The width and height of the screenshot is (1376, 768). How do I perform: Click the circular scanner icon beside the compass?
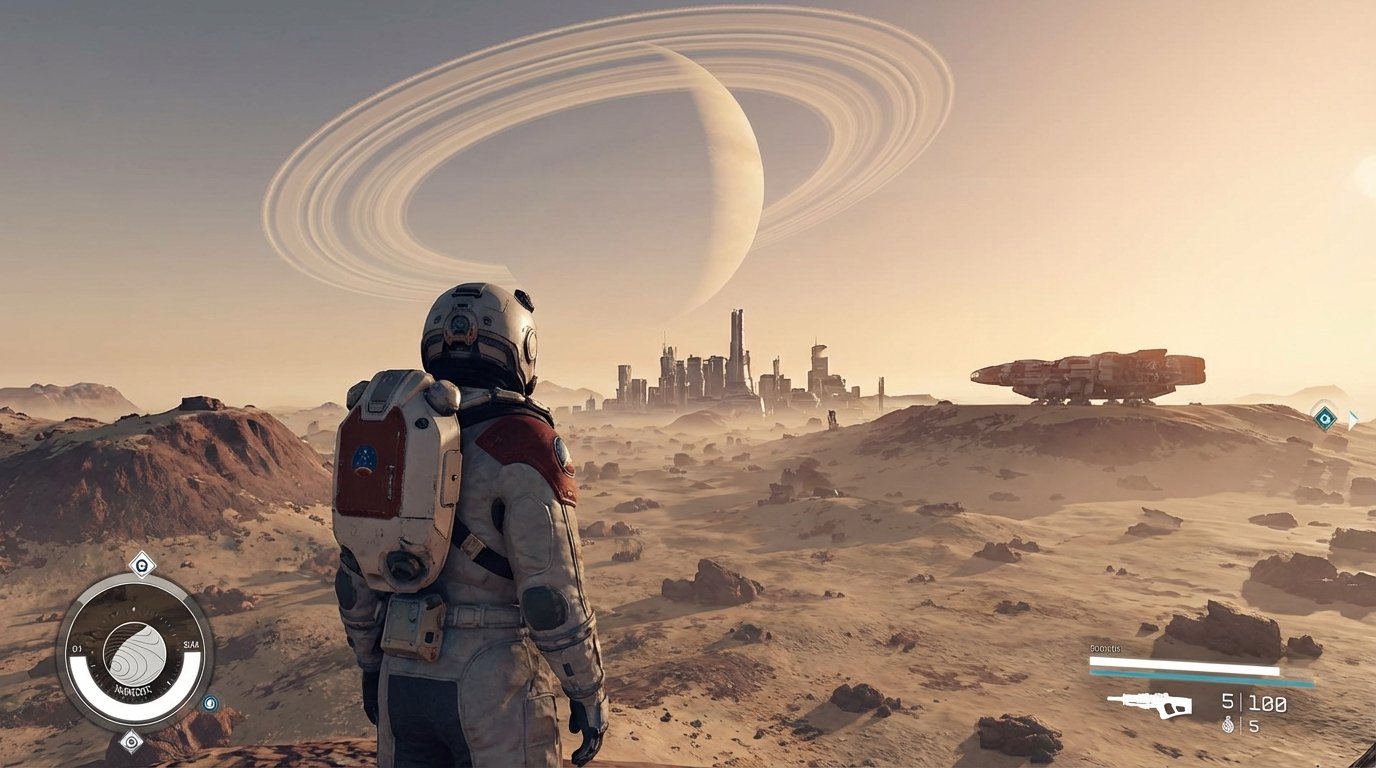[x=210, y=702]
